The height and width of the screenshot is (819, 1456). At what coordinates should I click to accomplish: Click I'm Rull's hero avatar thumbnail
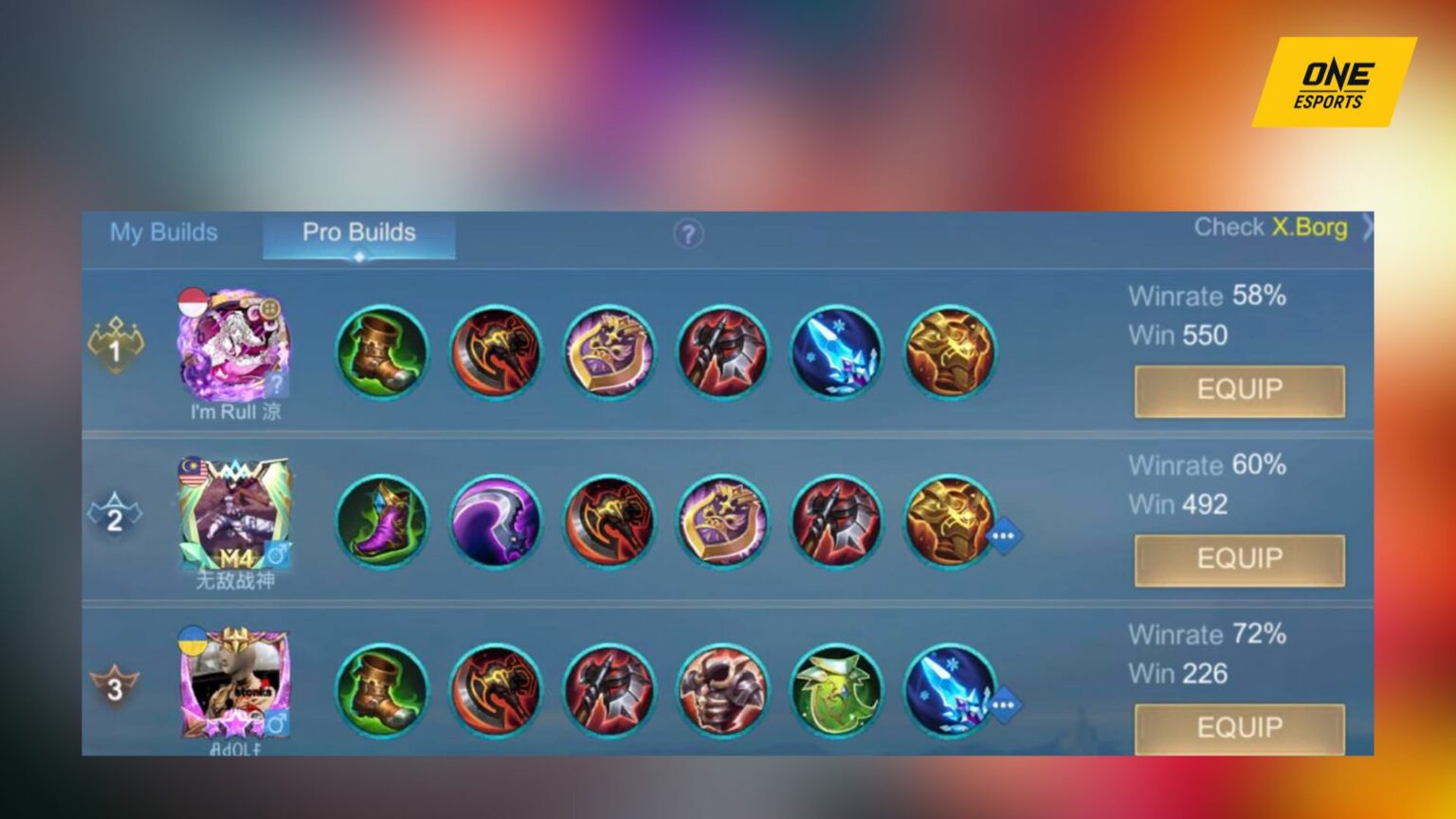tap(235, 346)
